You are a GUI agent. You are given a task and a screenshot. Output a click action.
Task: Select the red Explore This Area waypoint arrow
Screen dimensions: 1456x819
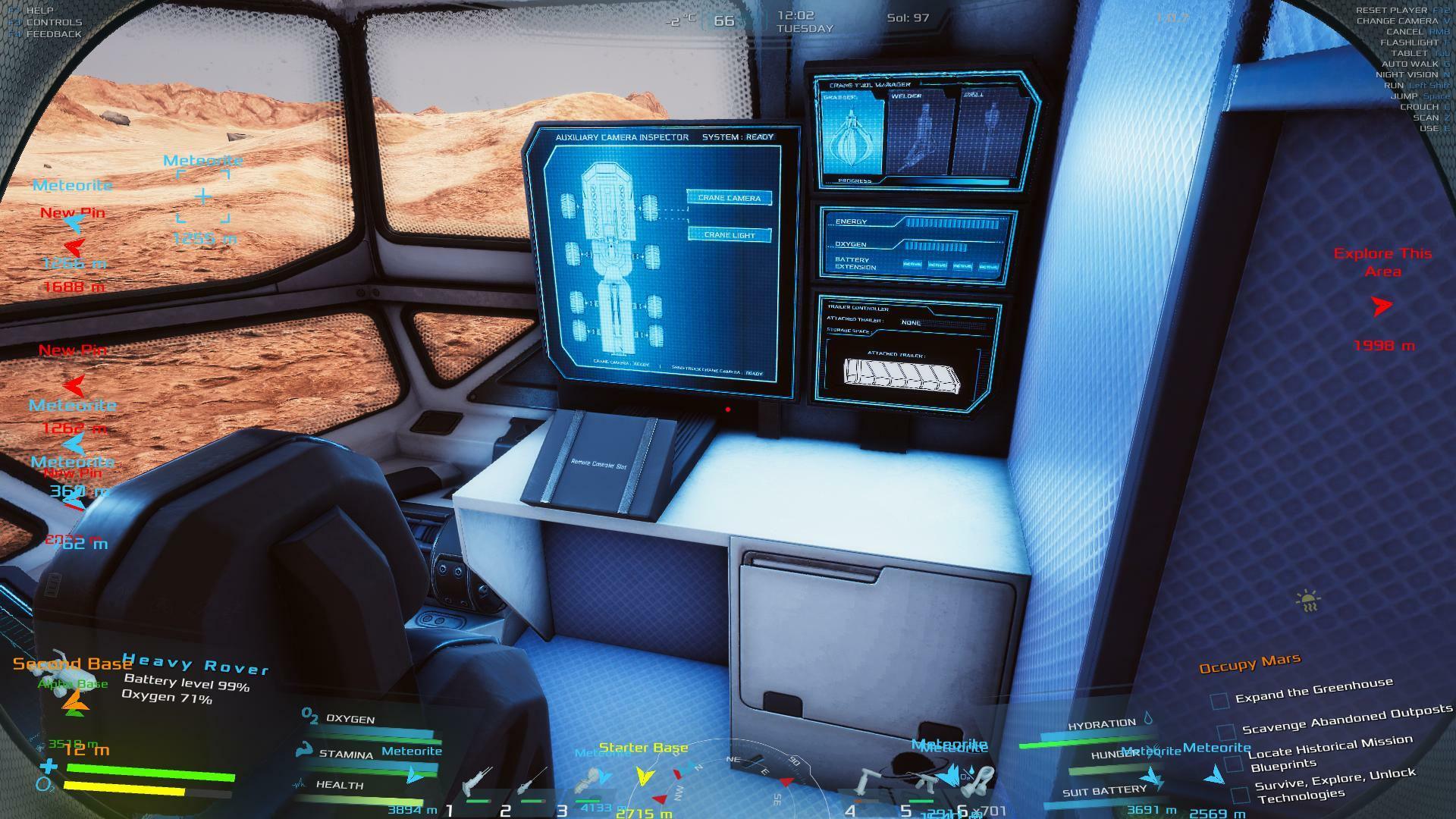(1382, 306)
